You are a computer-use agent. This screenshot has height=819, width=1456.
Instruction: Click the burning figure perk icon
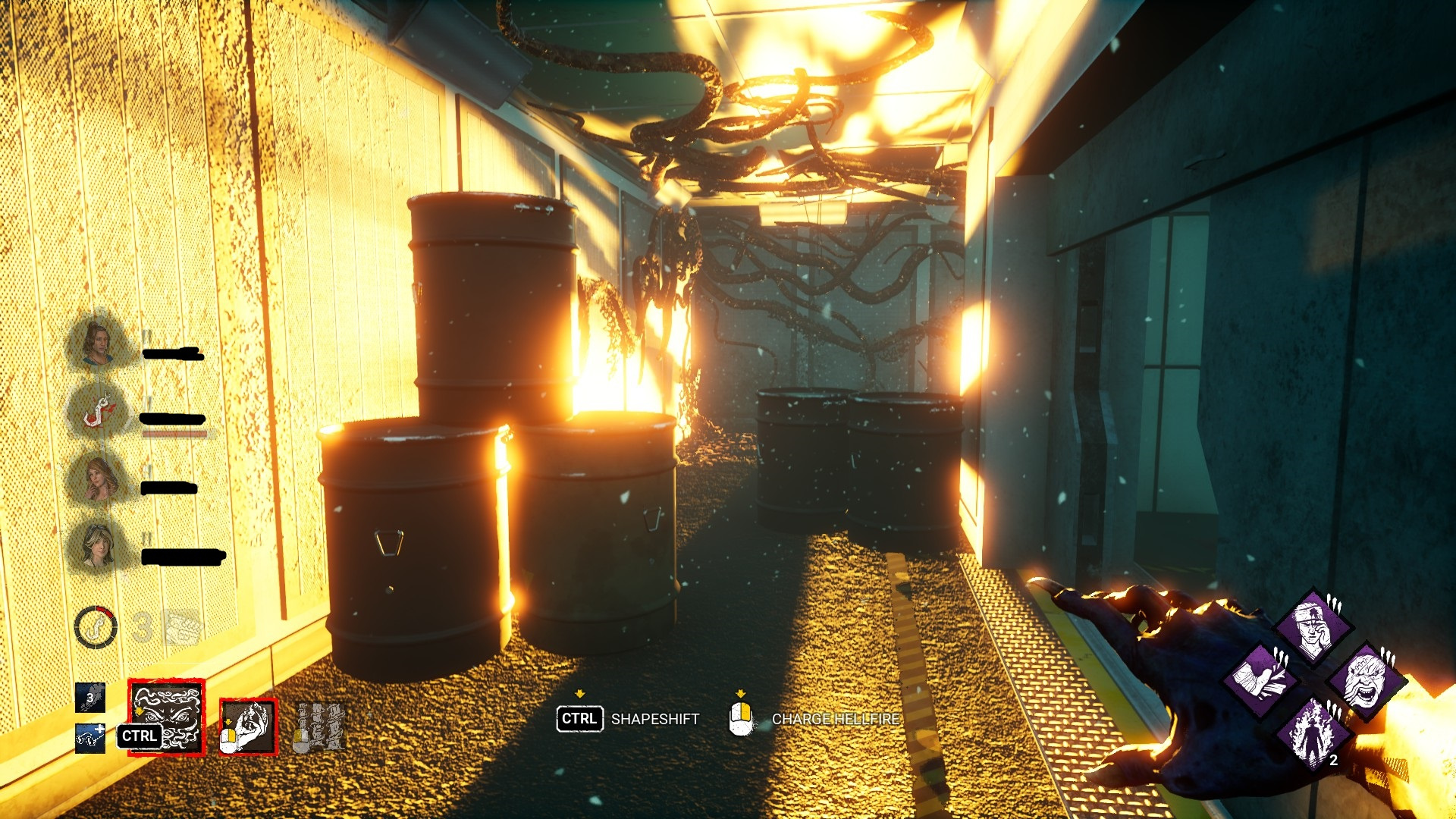point(1313,732)
